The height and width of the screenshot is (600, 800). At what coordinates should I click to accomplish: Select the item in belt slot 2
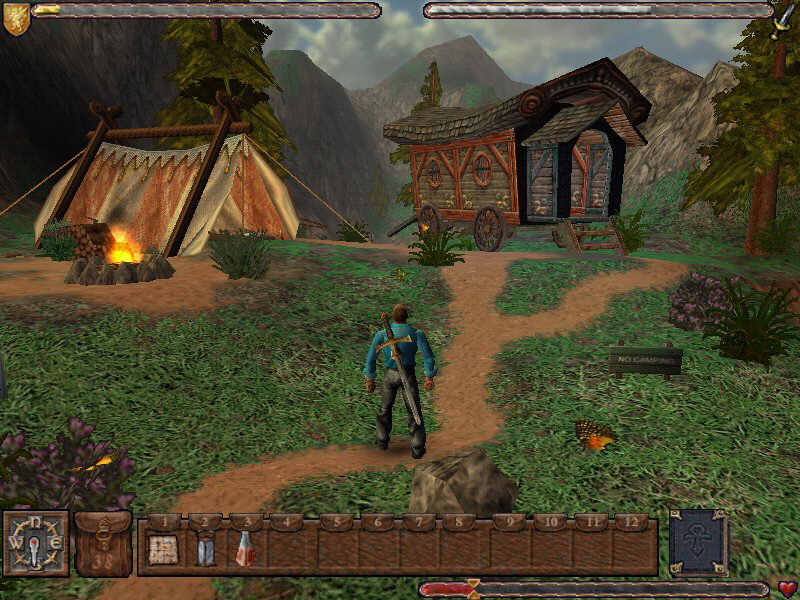point(204,550)
